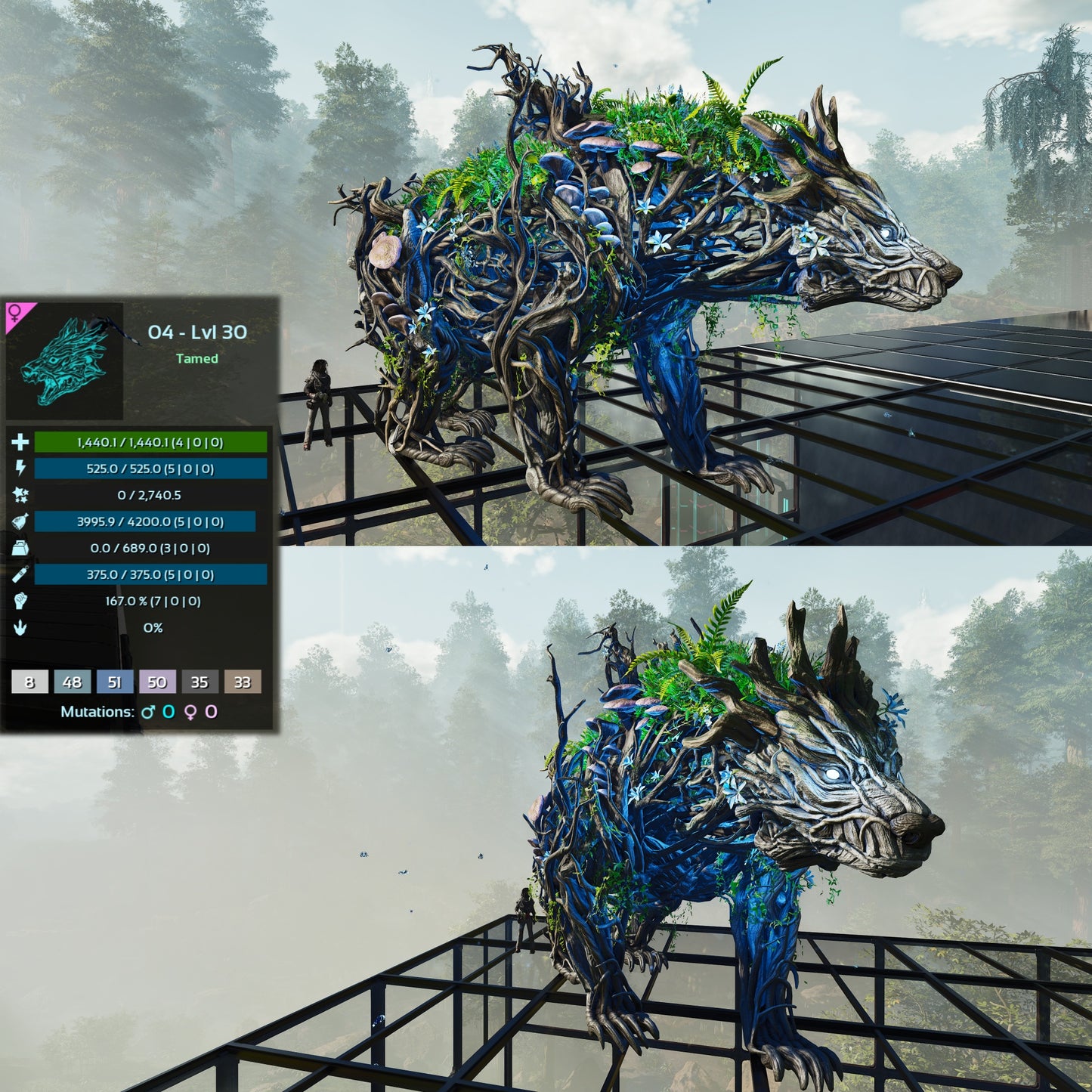Screen dimensions: 1092x1092
Task: Choose the tan swatch labeled 33
Action: point(242,682)
